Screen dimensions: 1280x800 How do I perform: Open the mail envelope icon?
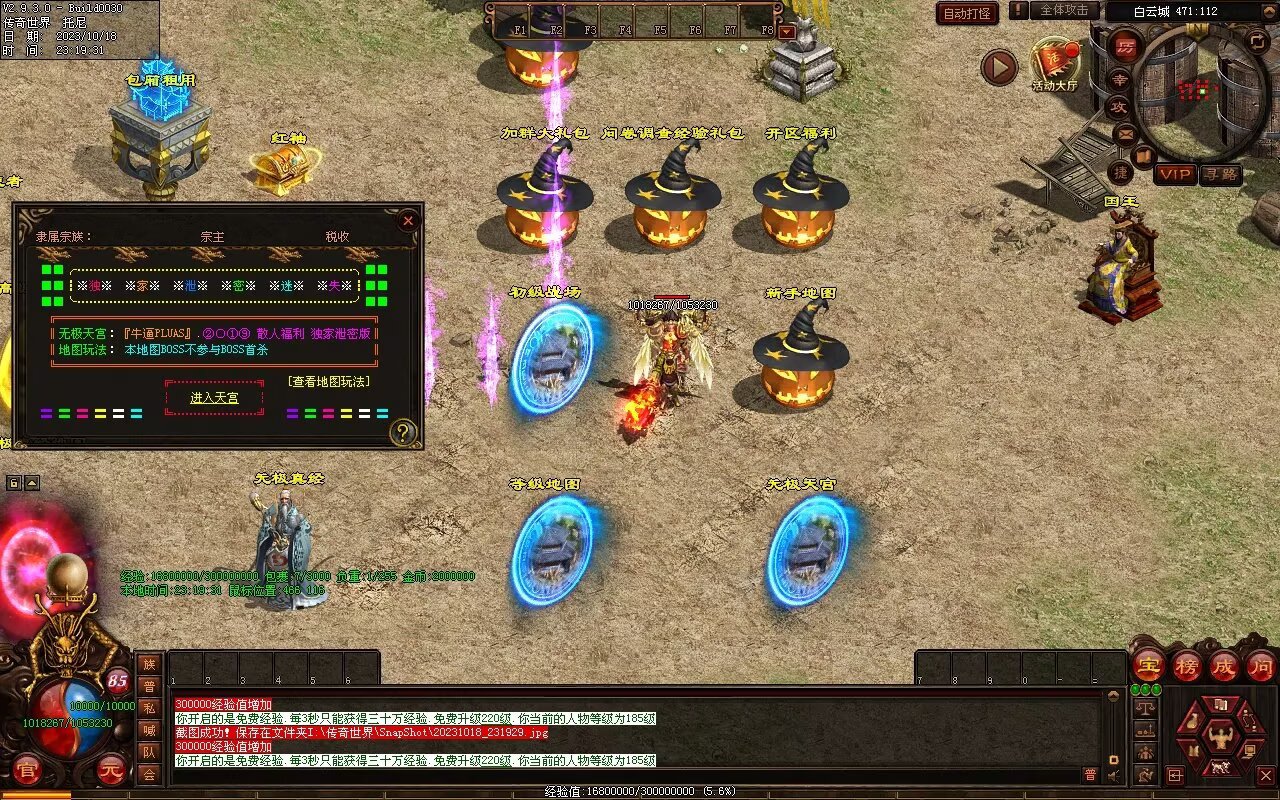pyautogui.click(x=1125, y=133)
